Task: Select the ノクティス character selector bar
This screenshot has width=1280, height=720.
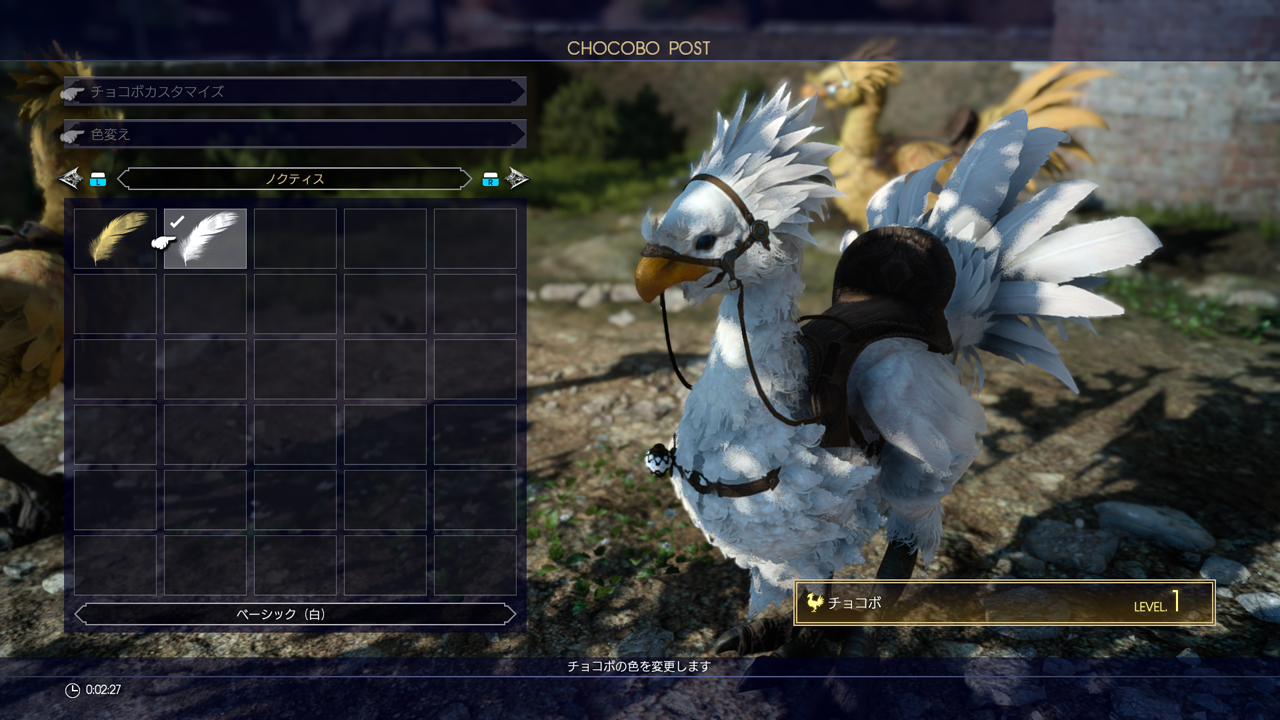Action: (x=294, y=179)
